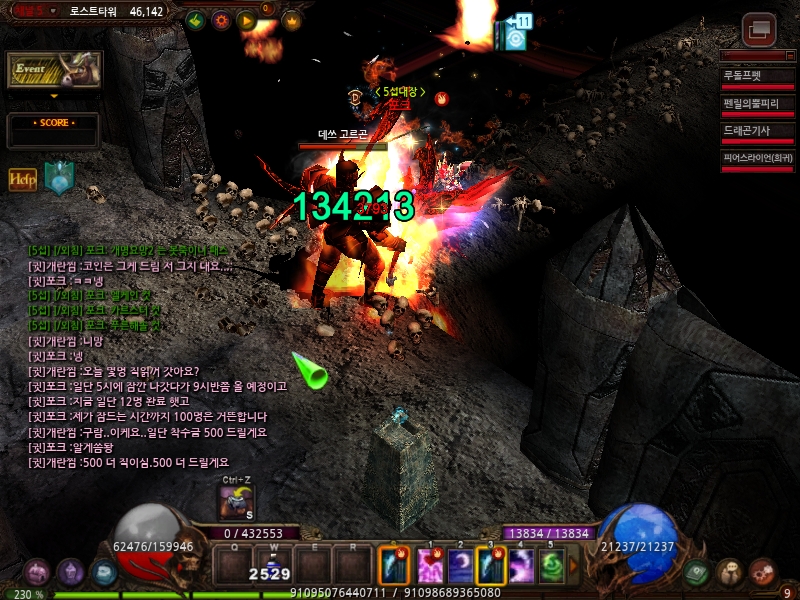Open the gear settings icon at bottom right

[763, 572]
